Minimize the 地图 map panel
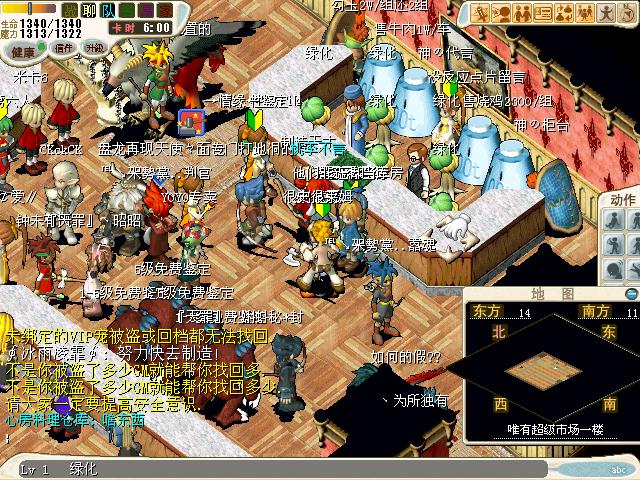 tap(630, 294)
